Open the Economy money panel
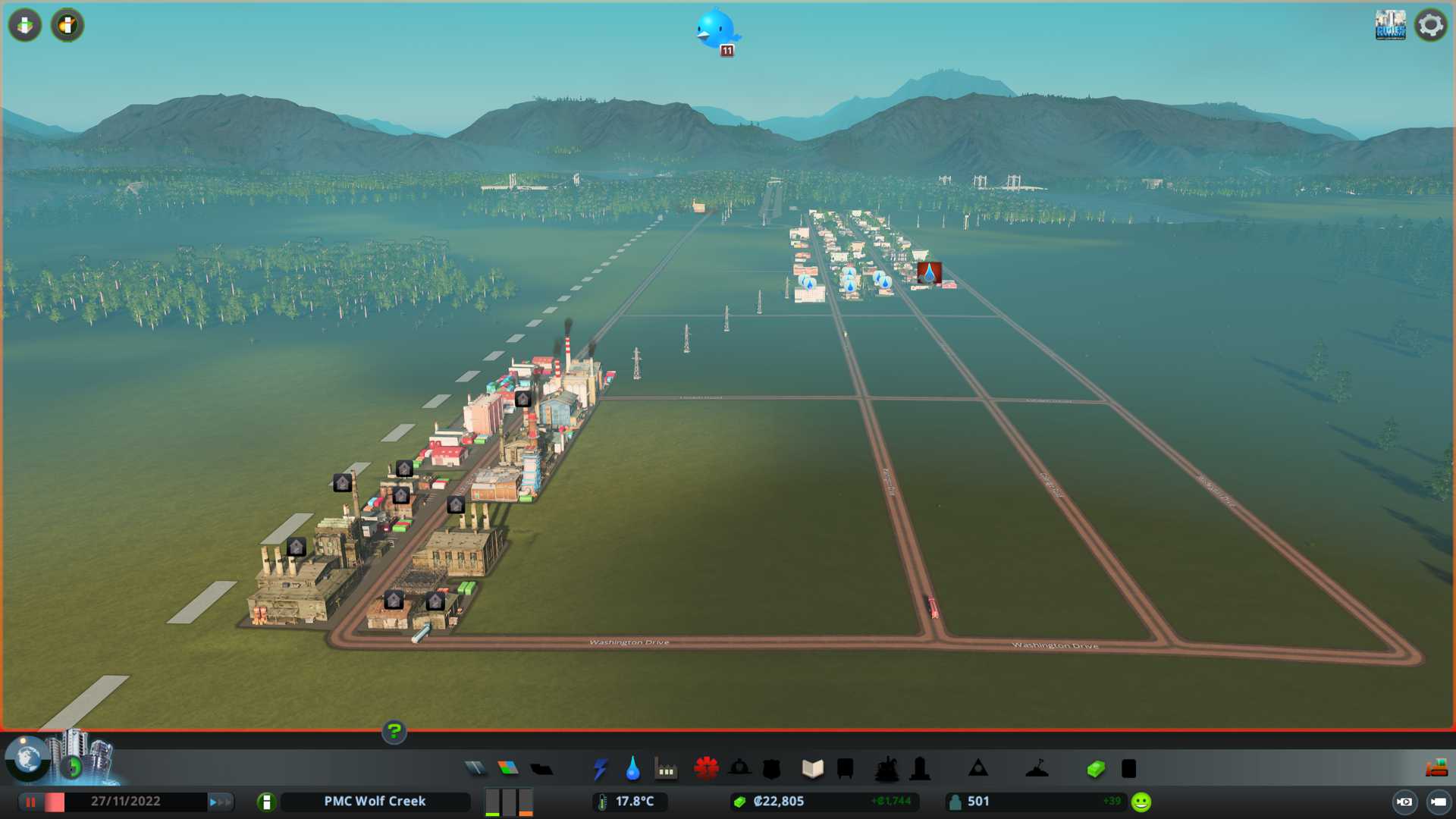 (1095, 769)
